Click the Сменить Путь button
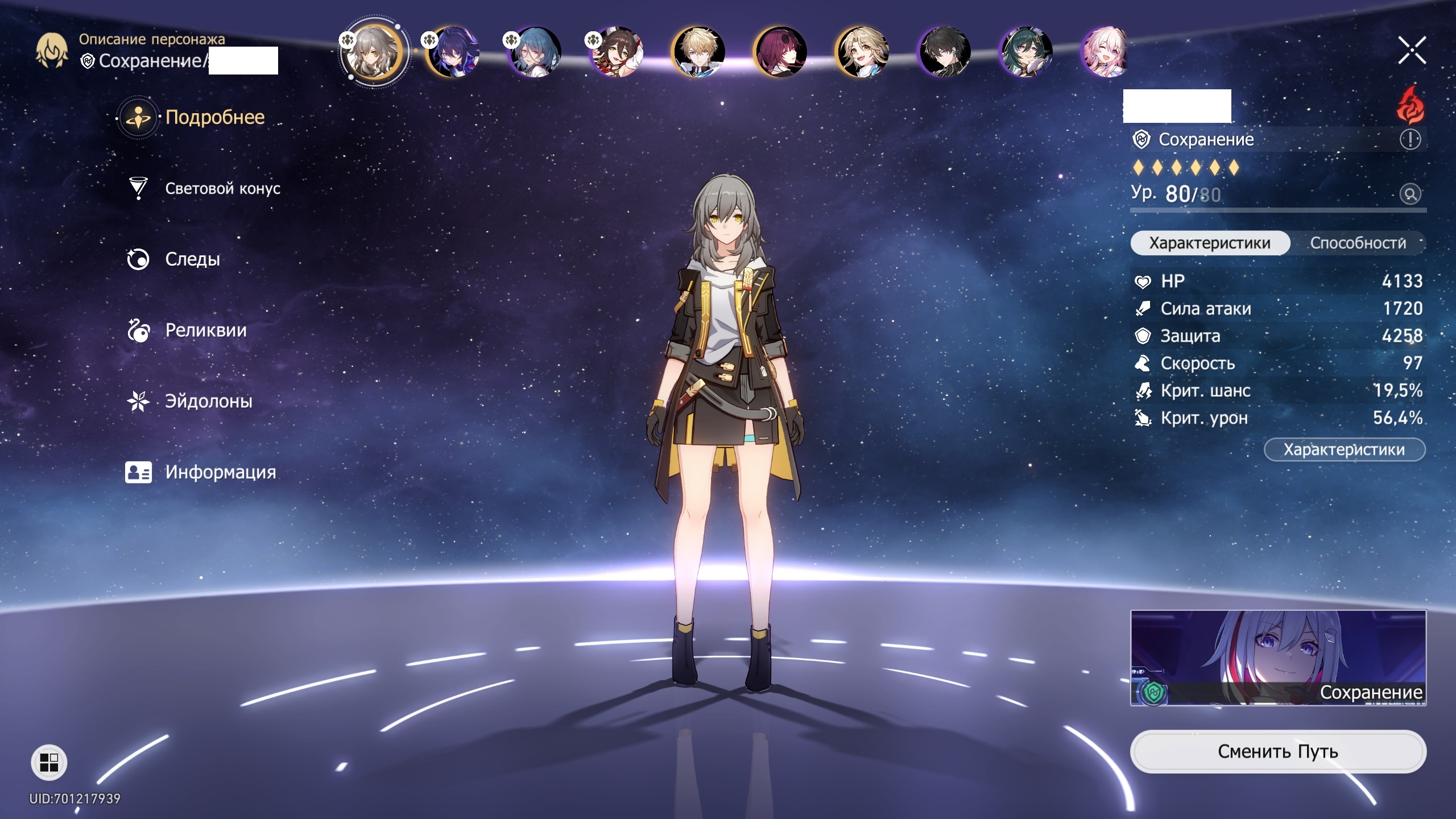 pos(1277,752)
